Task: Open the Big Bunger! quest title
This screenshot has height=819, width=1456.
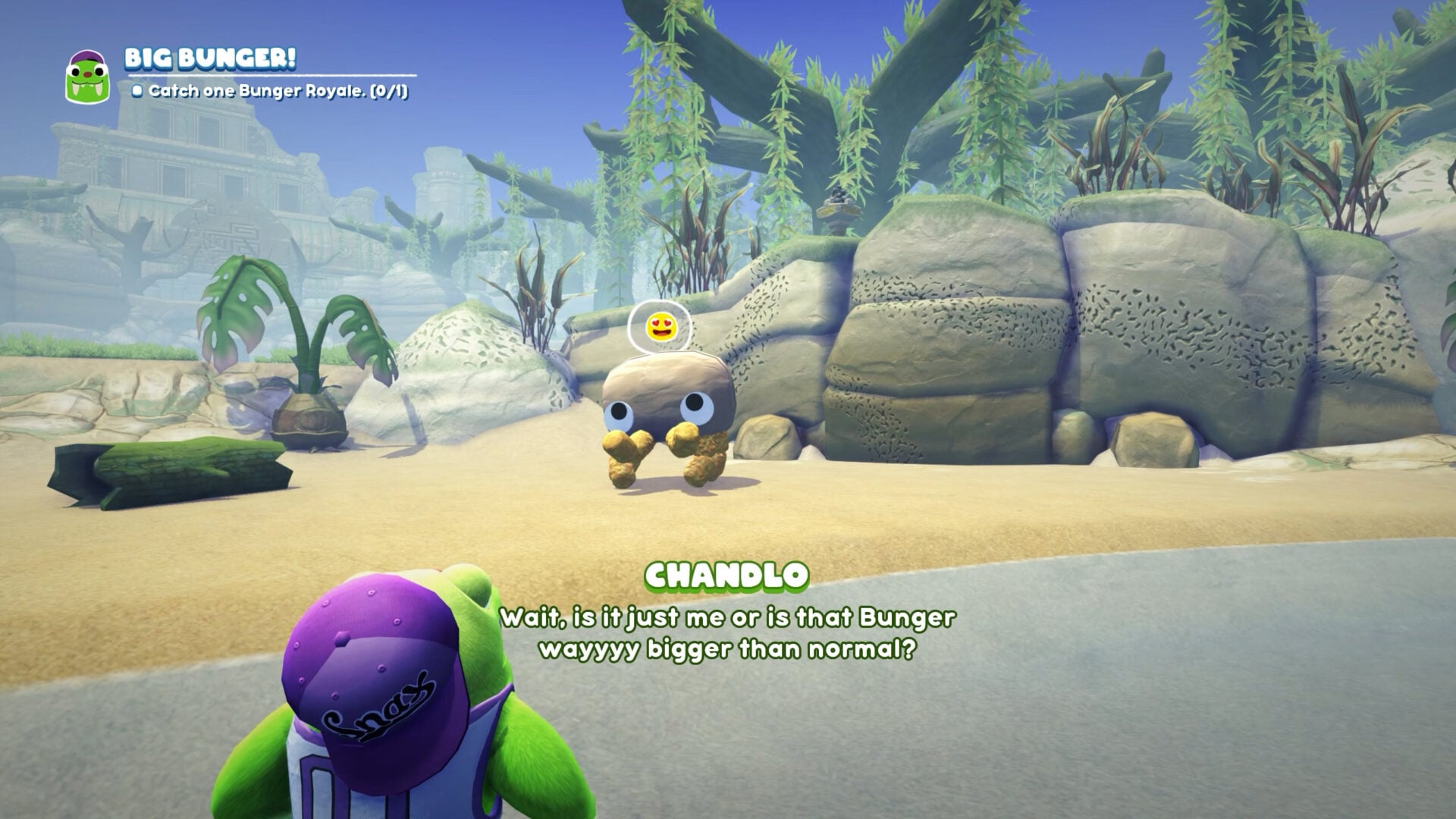Action: click(210, 58)
